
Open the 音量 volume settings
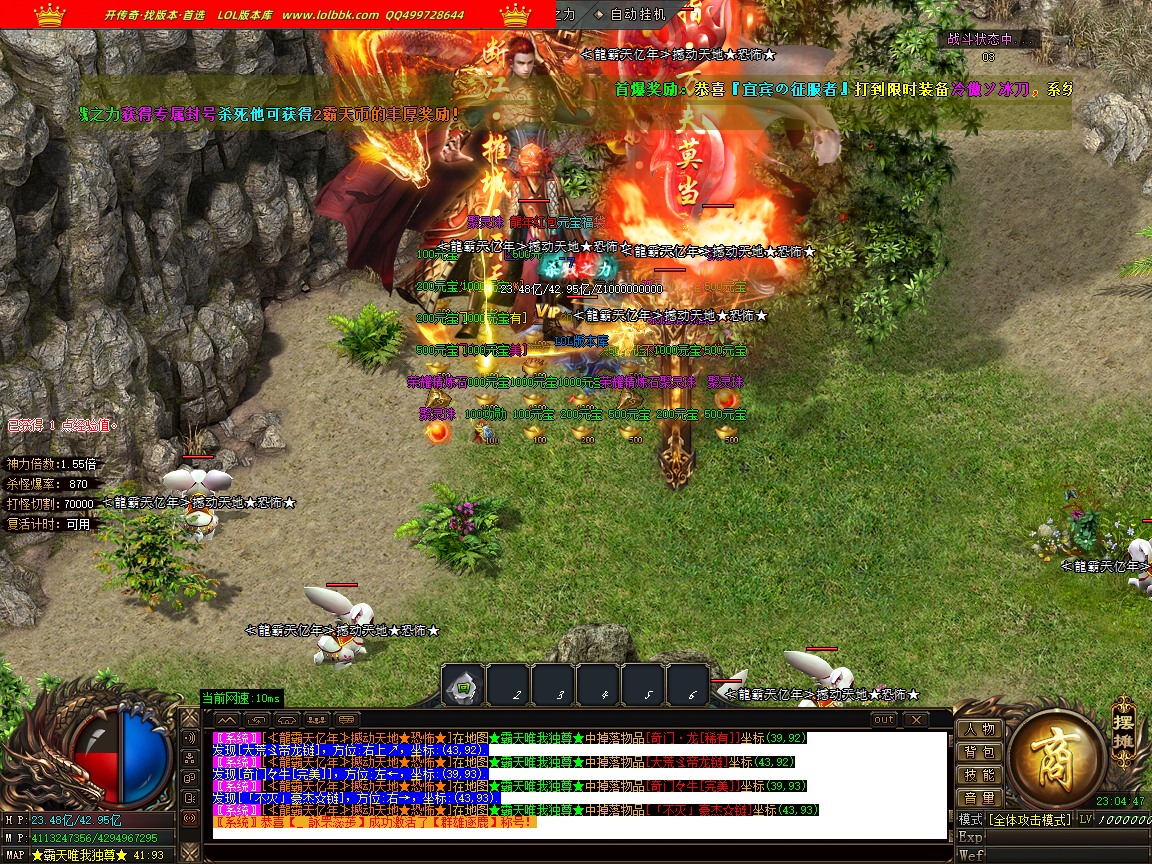[979, 798]
